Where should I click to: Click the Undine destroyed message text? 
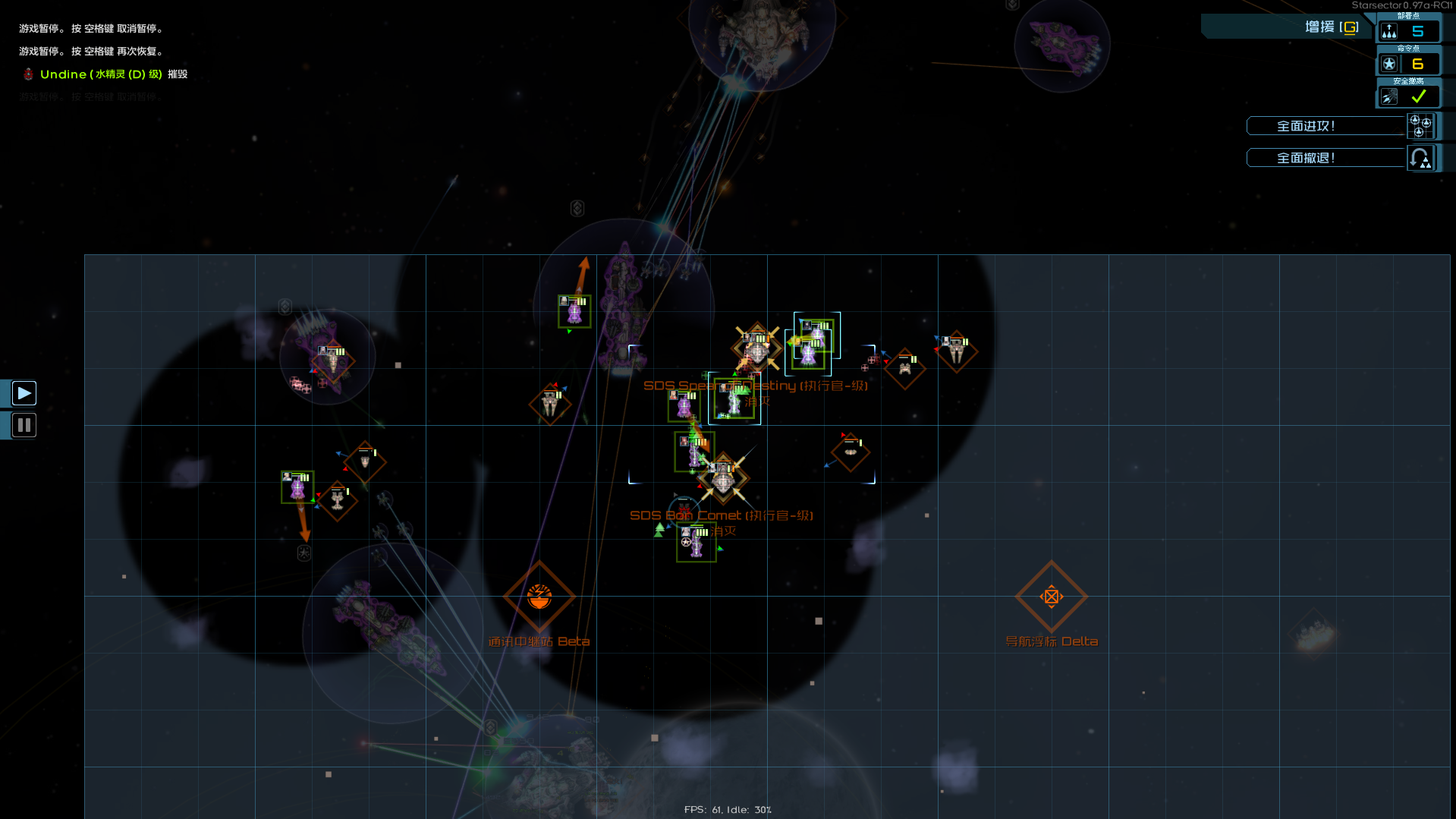pos(106,74)
